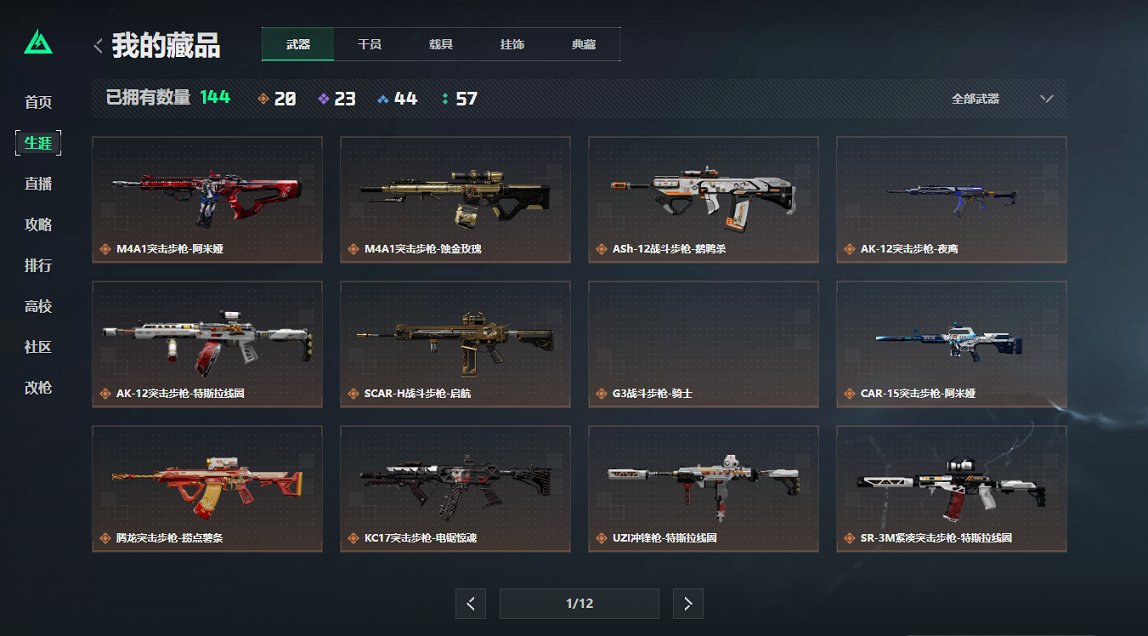Go to the next collection page
Viewport: 1148px width, 636px height.
[688, 603]
